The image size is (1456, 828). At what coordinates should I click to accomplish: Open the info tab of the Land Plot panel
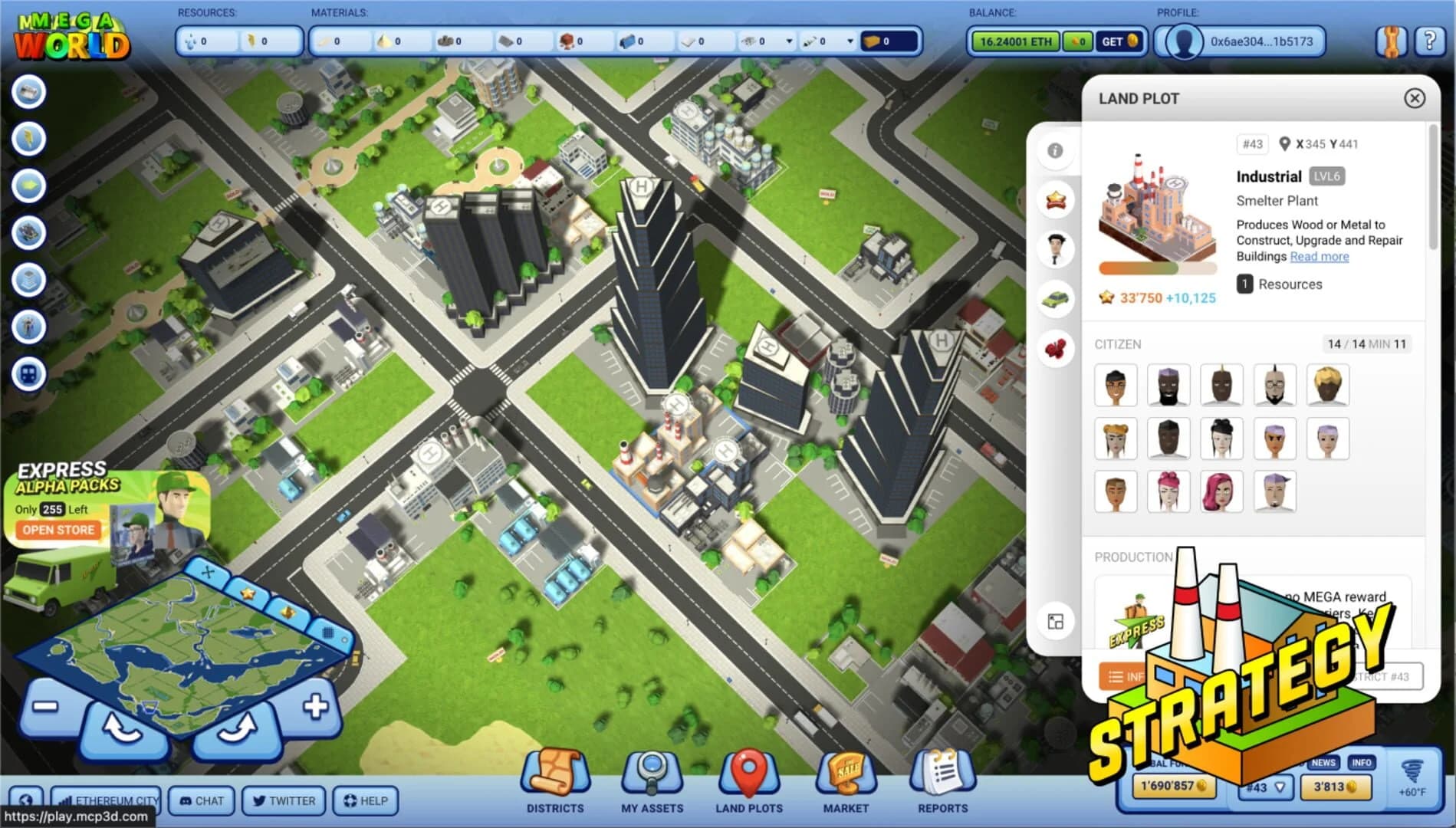[1056, 151]
